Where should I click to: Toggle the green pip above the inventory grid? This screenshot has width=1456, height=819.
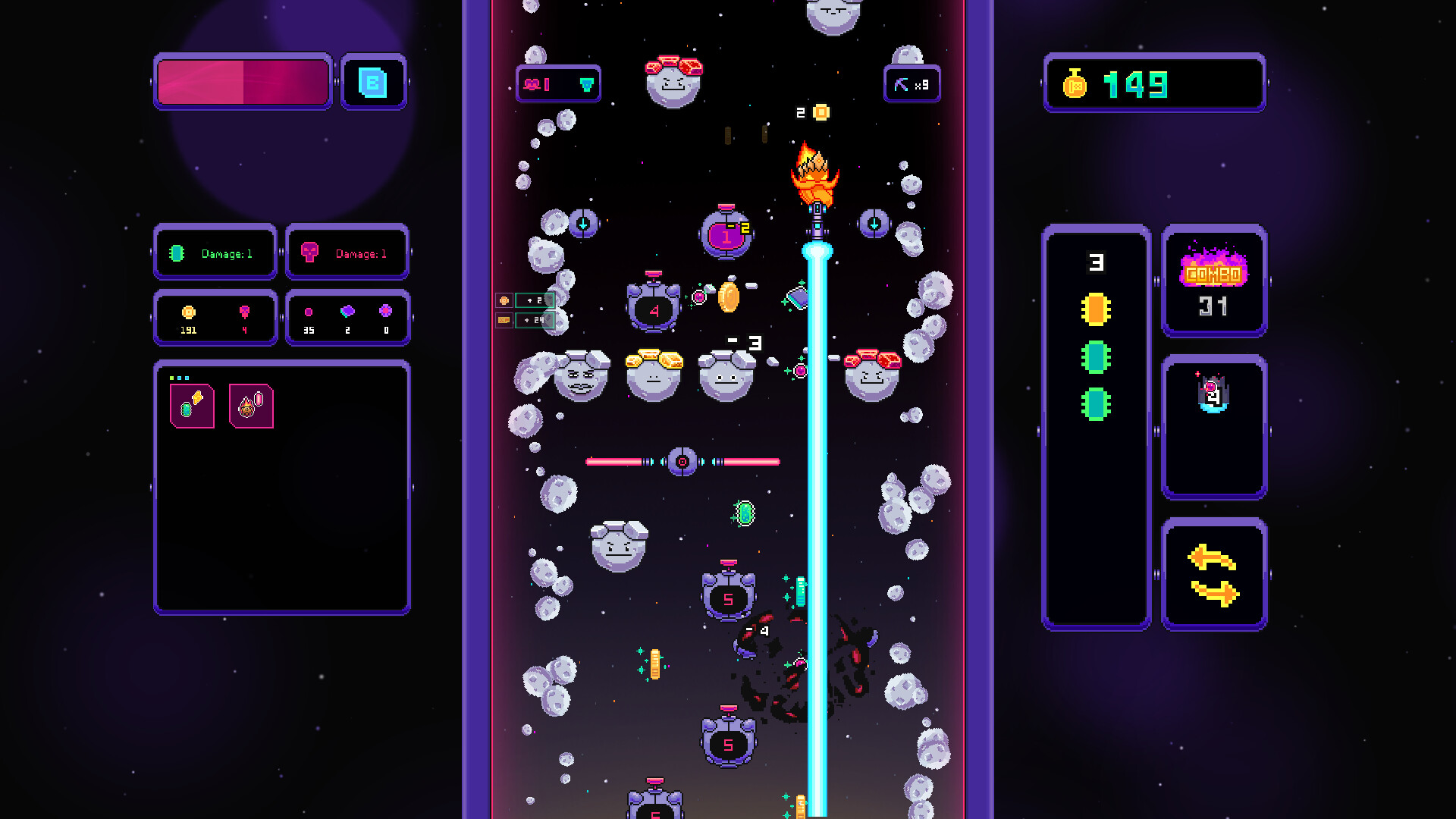pyautogui.click(x=171, y=378)
